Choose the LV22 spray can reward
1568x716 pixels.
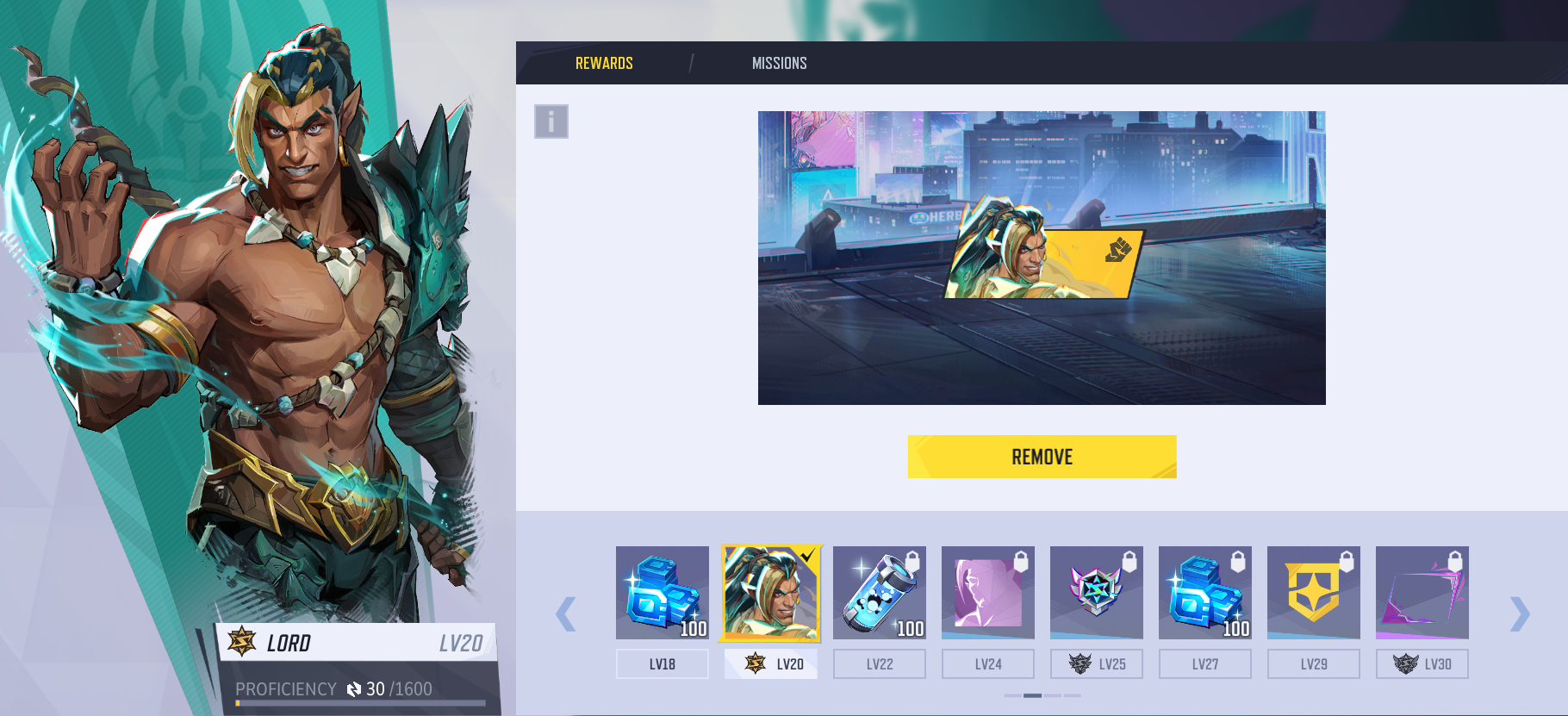[x=880, y=593]
